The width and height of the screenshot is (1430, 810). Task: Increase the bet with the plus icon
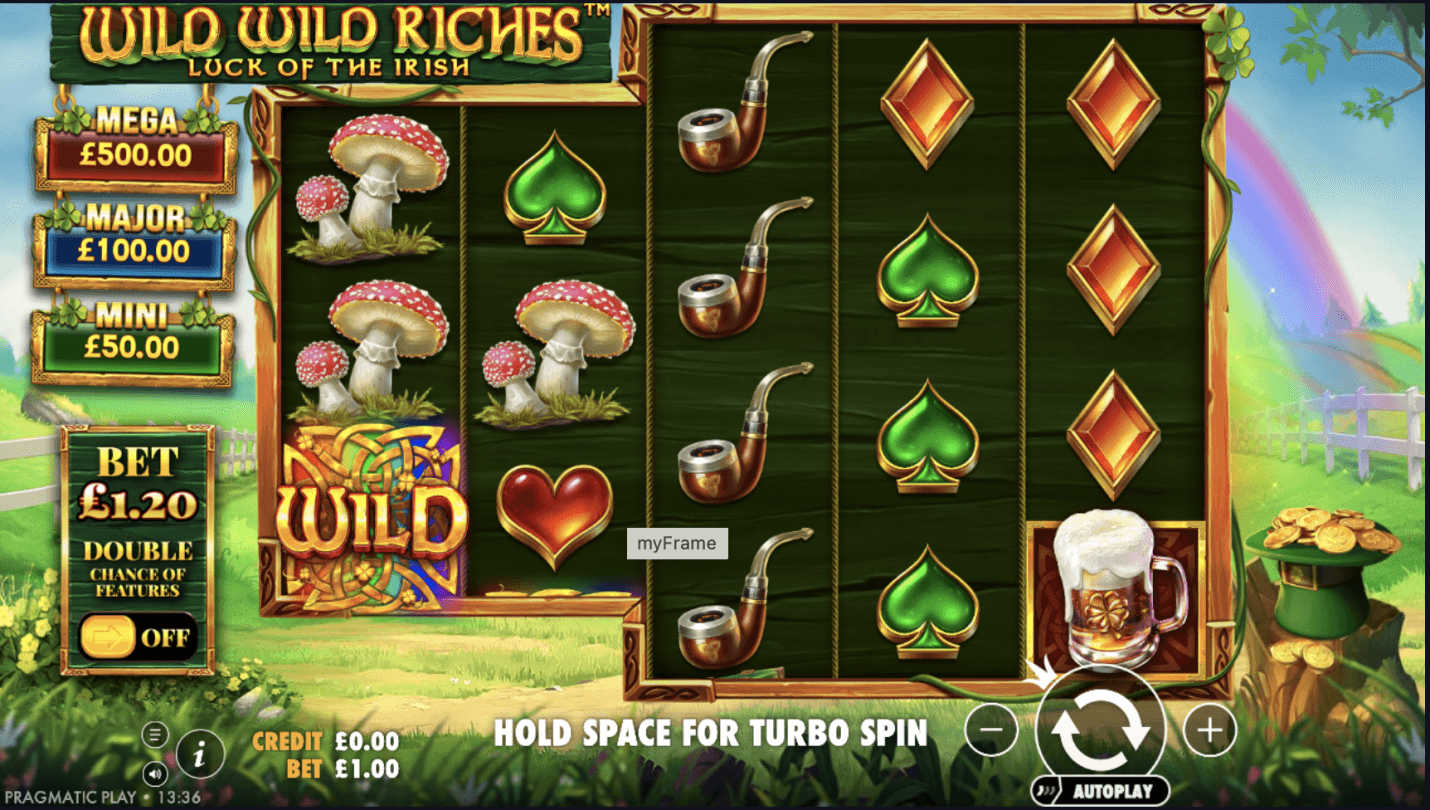click(1210, 729)
